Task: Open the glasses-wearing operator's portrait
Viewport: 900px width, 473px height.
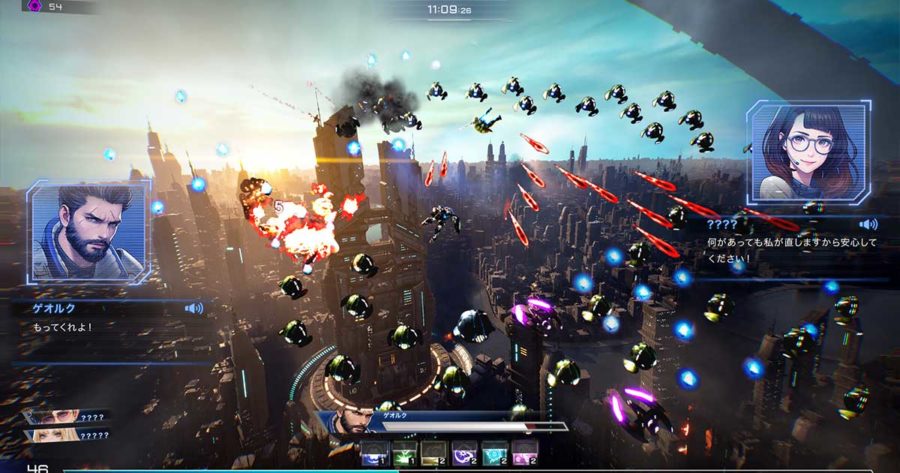Action: pos(806,152)
